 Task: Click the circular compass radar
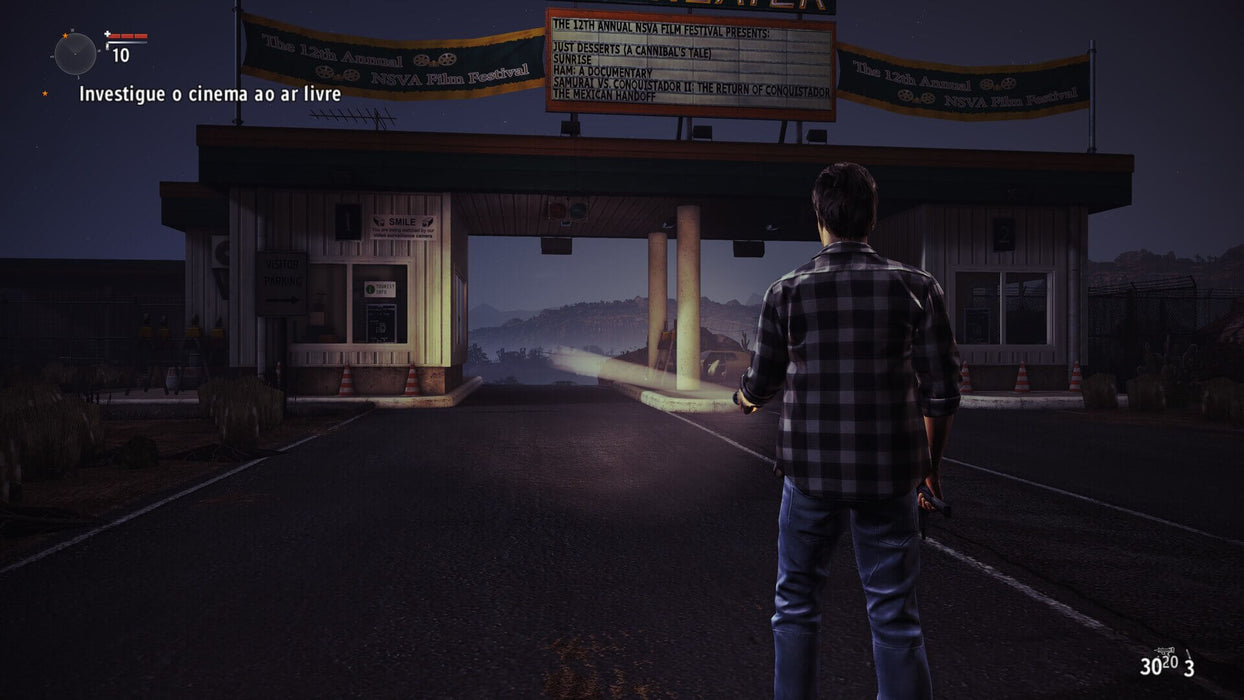(x=75, y=53)
